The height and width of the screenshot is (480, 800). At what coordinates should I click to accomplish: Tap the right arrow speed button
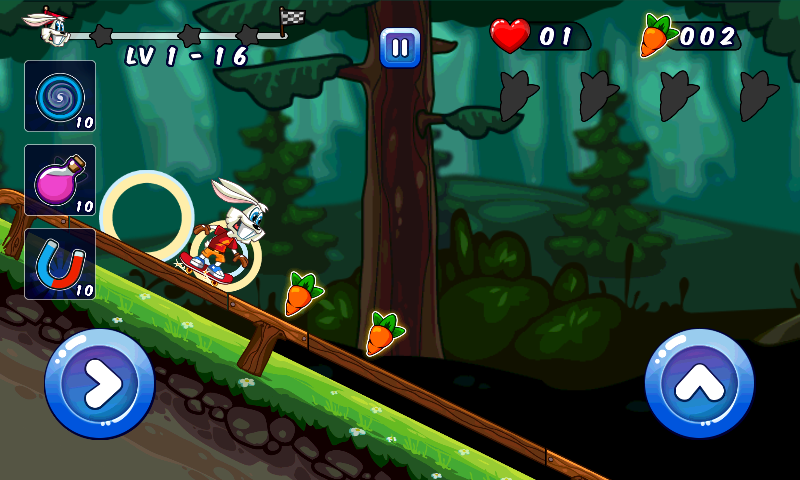click(x=100, y=383)
